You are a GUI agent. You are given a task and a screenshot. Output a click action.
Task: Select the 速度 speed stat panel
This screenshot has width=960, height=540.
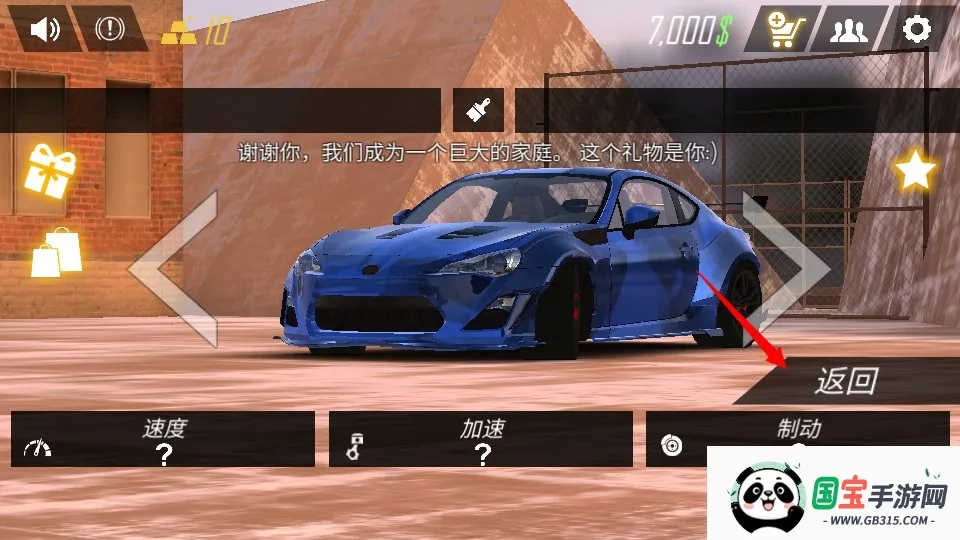tap(163, 439)
